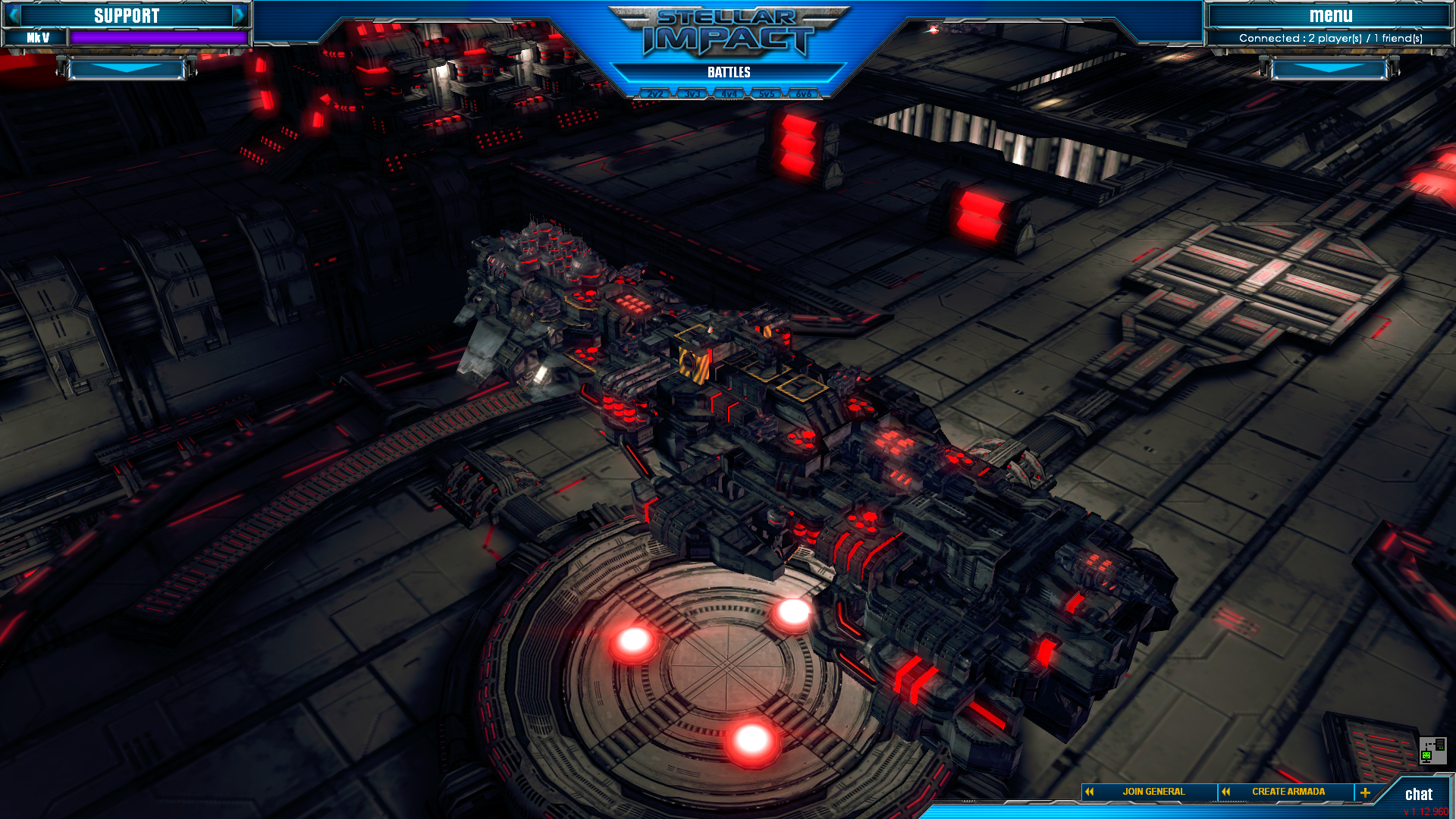This screenshot has height=819, width=1456.
Task: Select the previous ship class arrow
Action: 14,15
